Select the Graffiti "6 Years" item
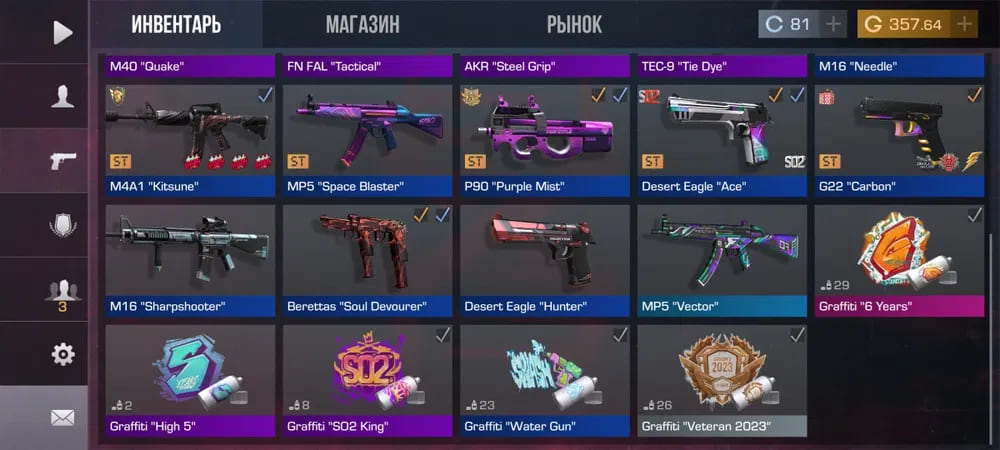This screenshot has height=450, width=1000. (x=899, y=260)
